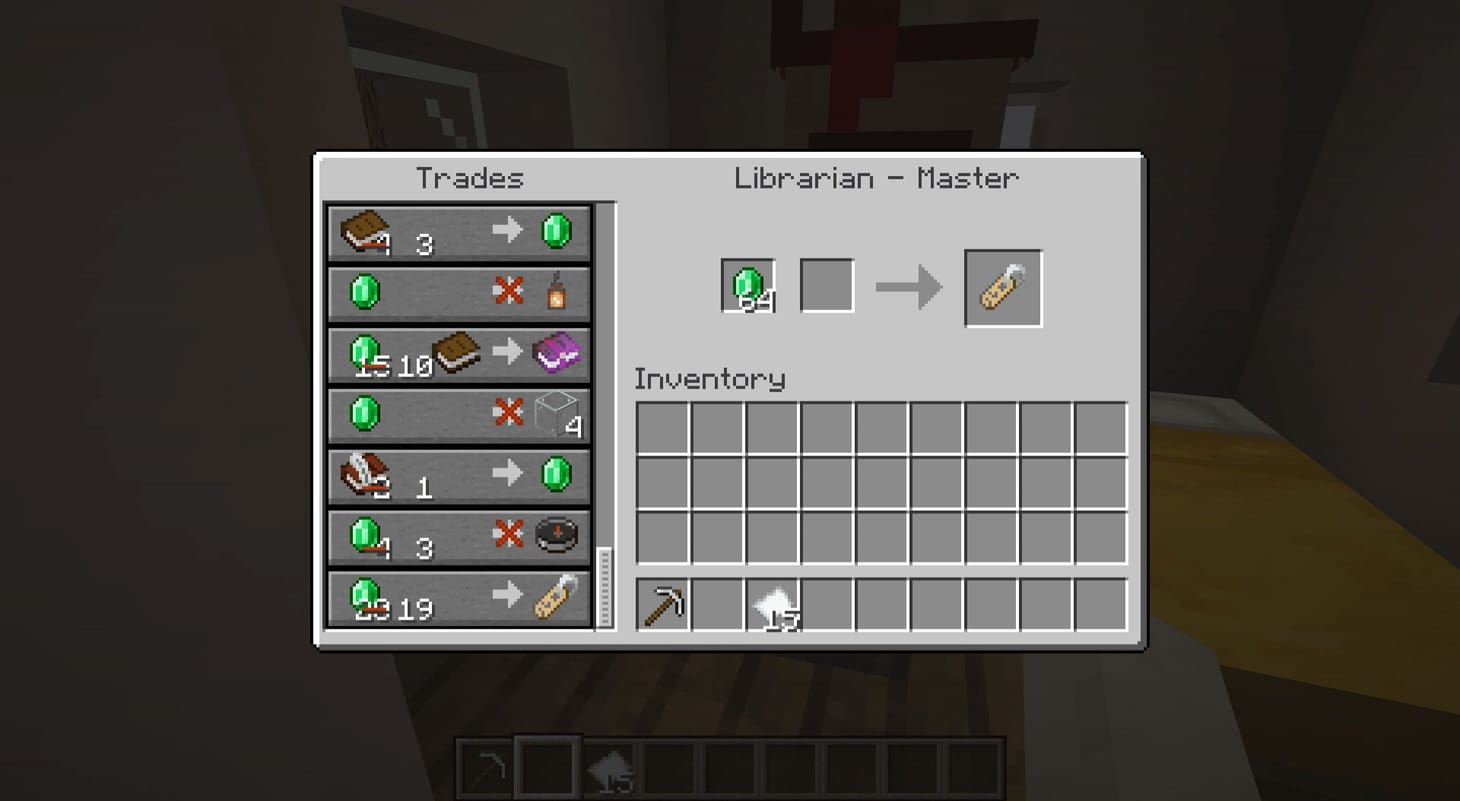Click the book in the first trade row
Image resolution: width=1460 pixels, height=801 pixels.
[366, 229]
